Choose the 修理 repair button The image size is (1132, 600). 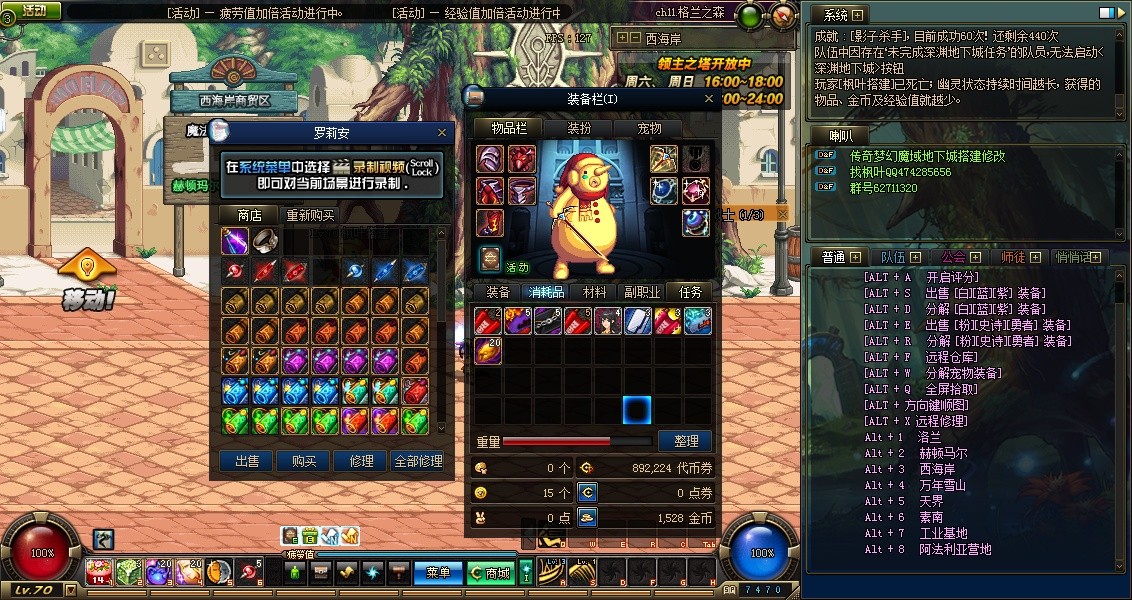point(361,461)
